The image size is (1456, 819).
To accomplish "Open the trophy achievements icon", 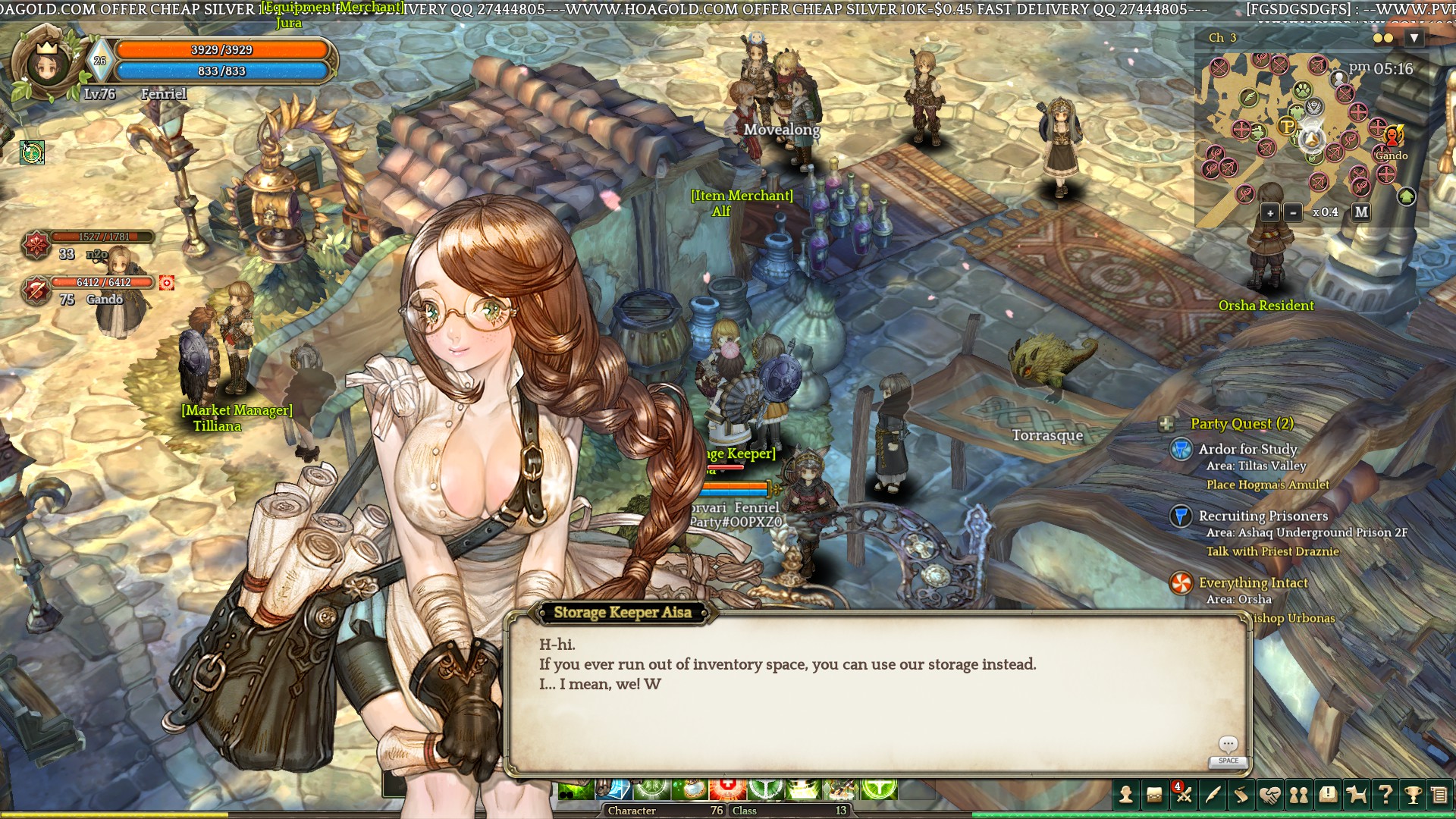I will coord(1413,794).
